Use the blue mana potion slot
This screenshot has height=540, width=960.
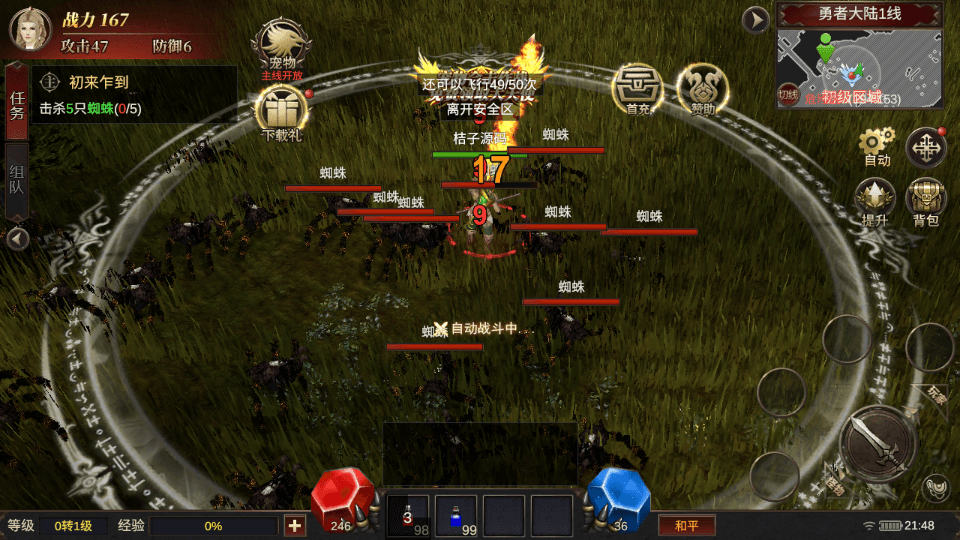456,515
